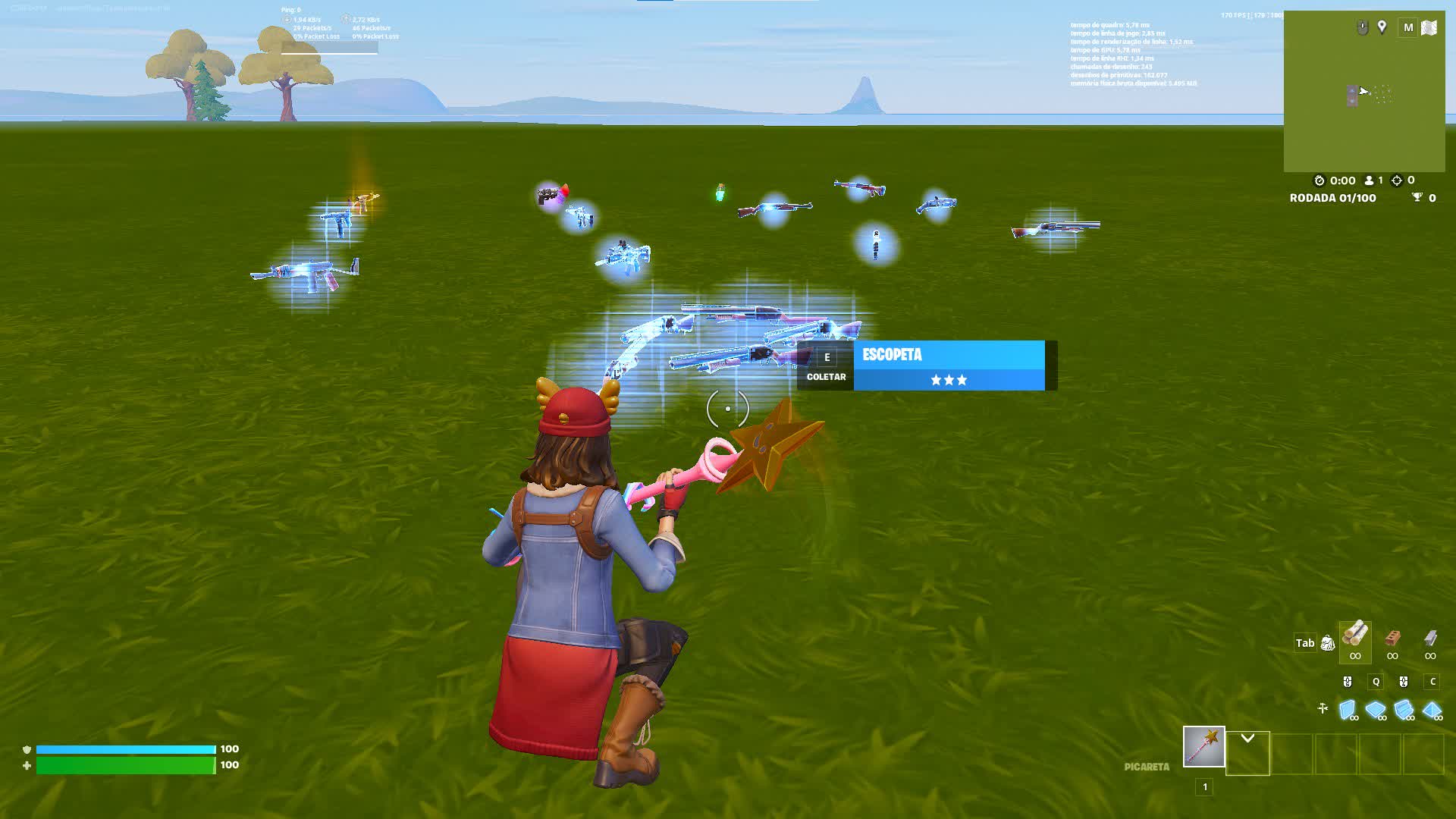
Task: Expand the C keybind box beside the mouse icon
Action: click(1432, 681)
